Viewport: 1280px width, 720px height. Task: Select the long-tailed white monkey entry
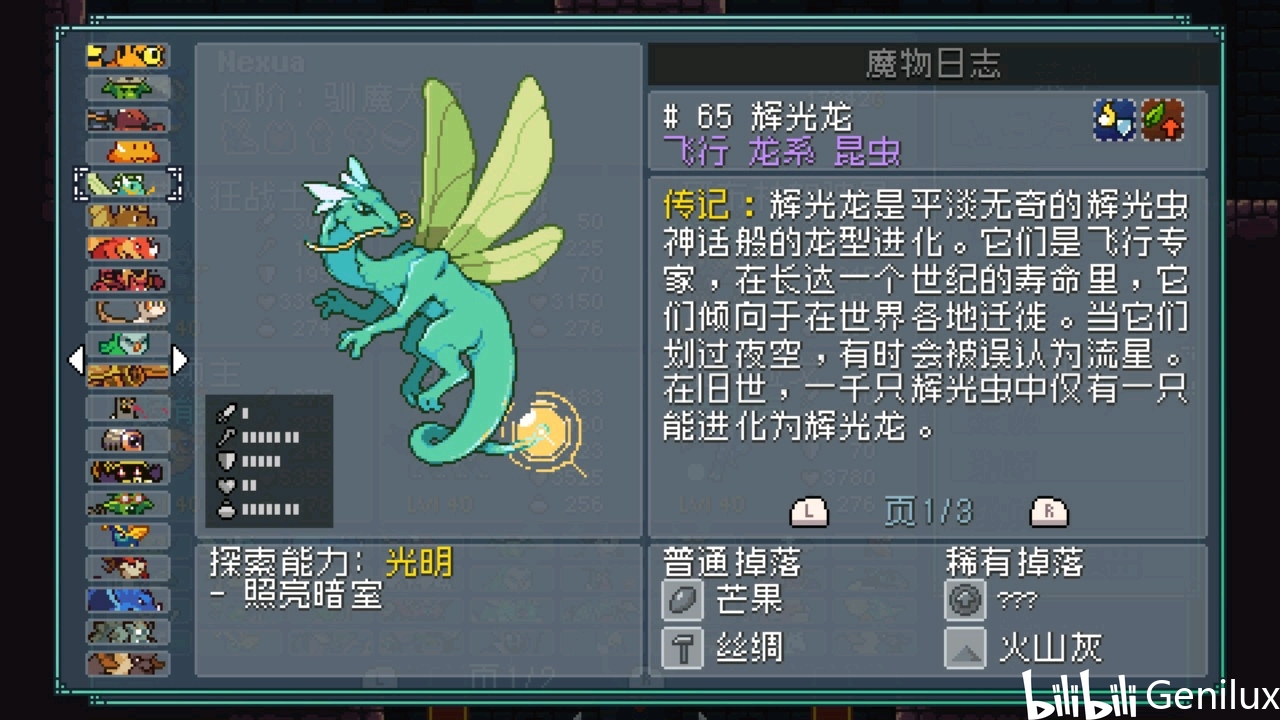127,312
